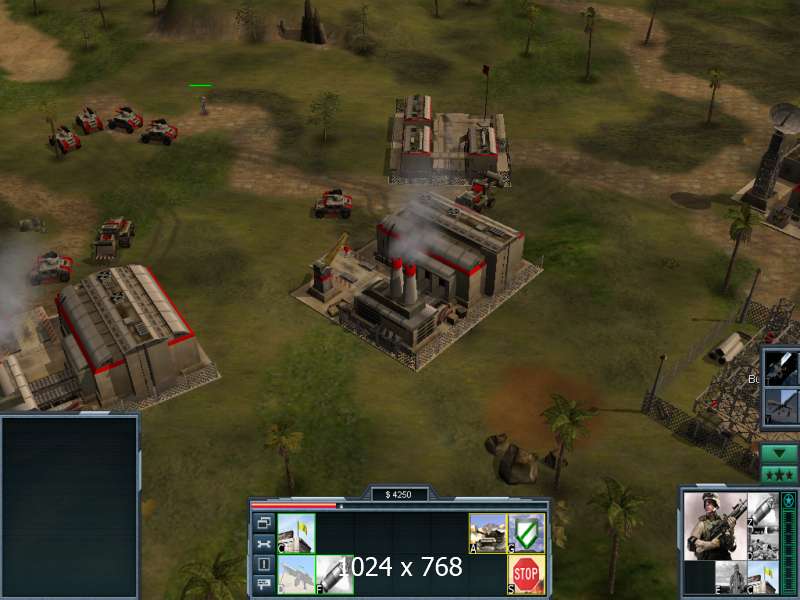Click the overlapping windows button on command bar

click(x=264, y=523)
